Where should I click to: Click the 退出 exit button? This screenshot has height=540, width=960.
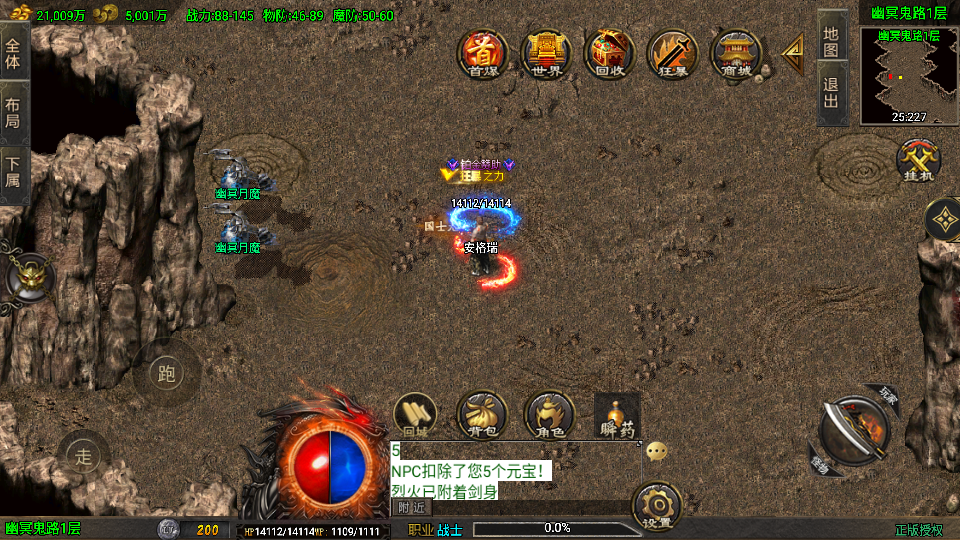coord(831,93)
